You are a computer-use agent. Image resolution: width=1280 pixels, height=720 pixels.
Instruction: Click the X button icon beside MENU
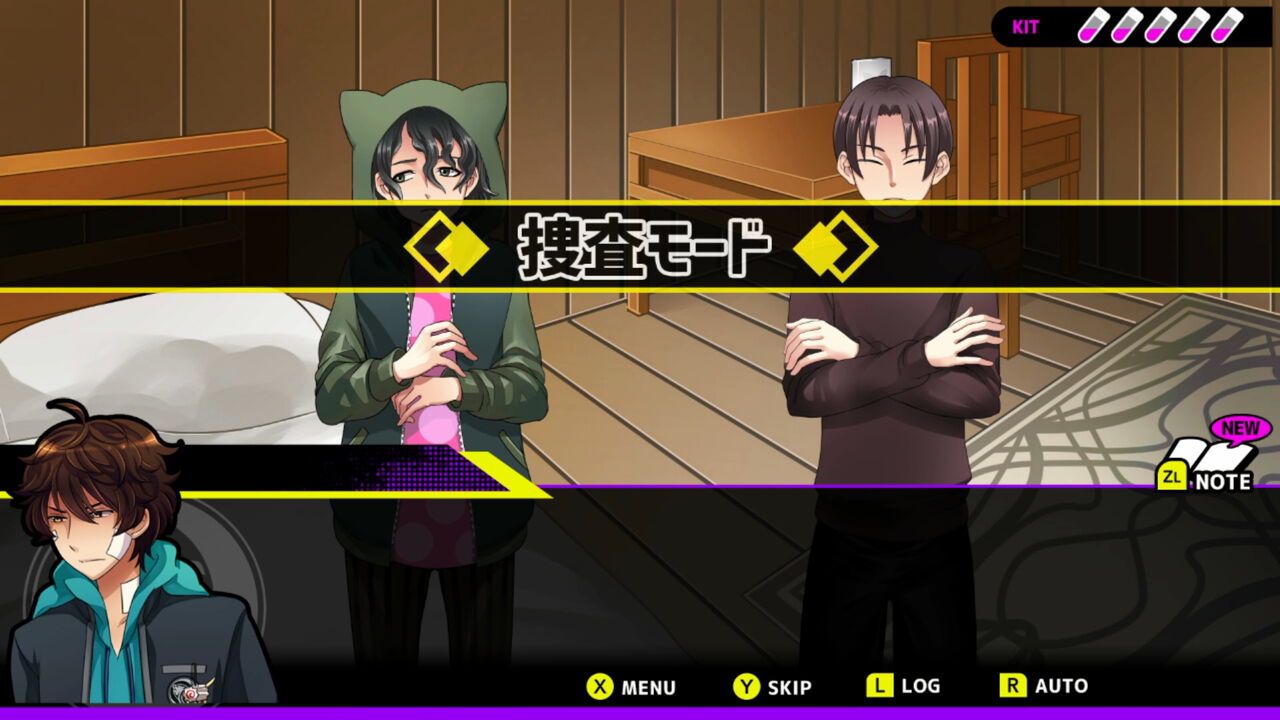(x=600, y=687)
